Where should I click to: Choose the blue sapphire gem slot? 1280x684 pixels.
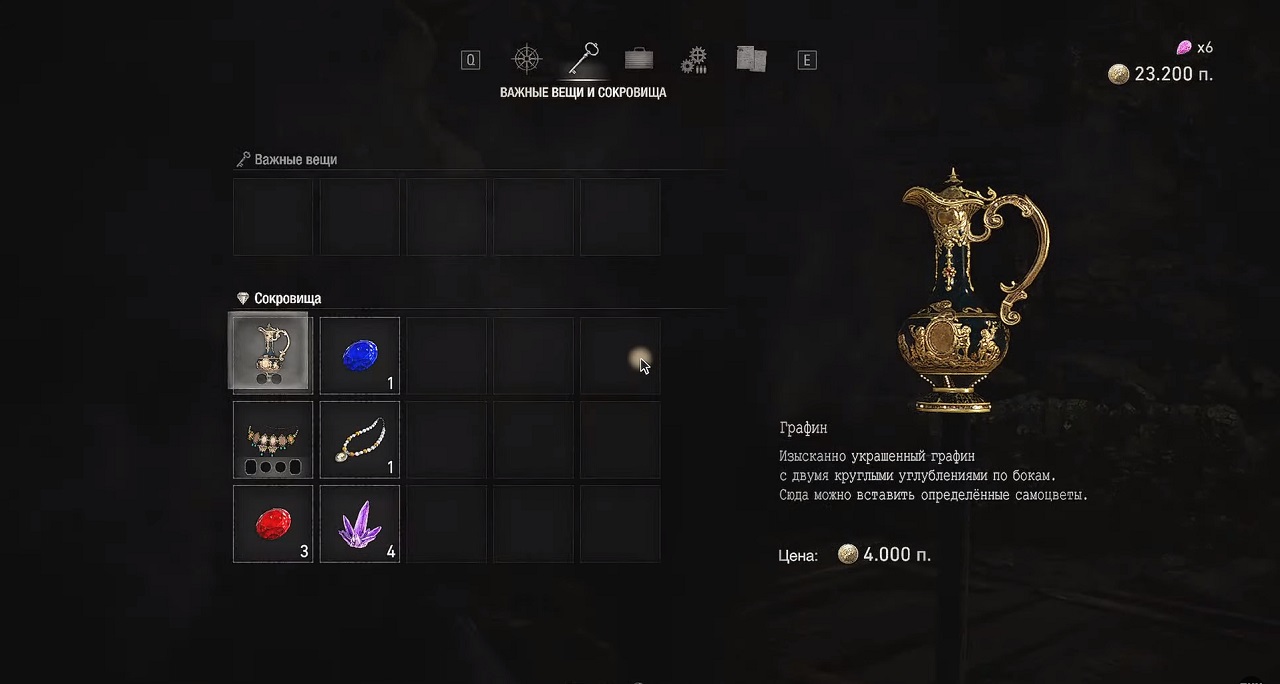point(360,355)
